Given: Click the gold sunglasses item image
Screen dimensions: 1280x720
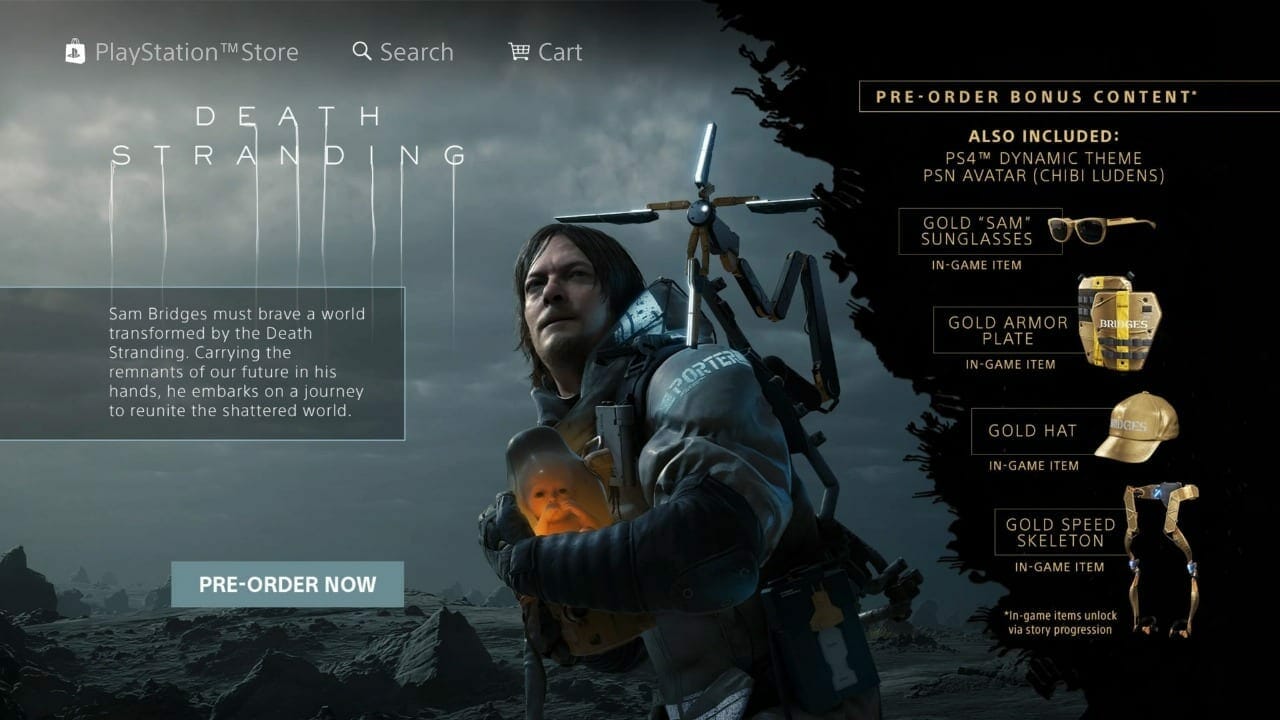Looking at the screenshot, I should click(1099, 230).
